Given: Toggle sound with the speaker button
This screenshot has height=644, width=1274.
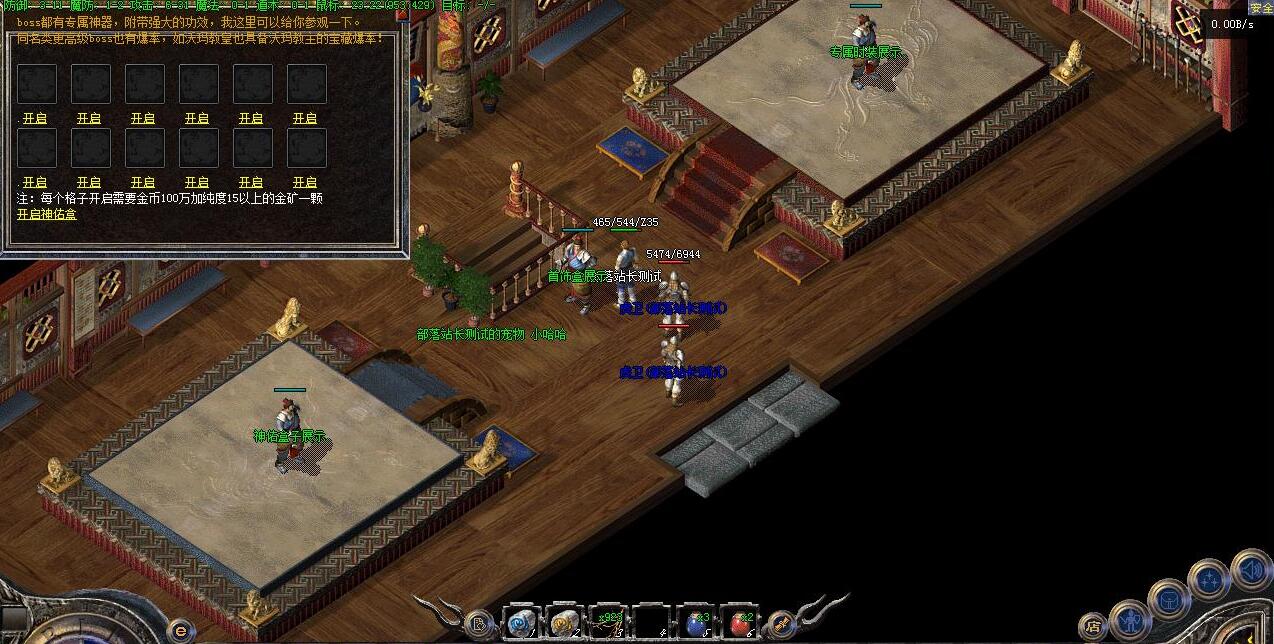Looking at the screenshot, I should tap(1250, 570).
